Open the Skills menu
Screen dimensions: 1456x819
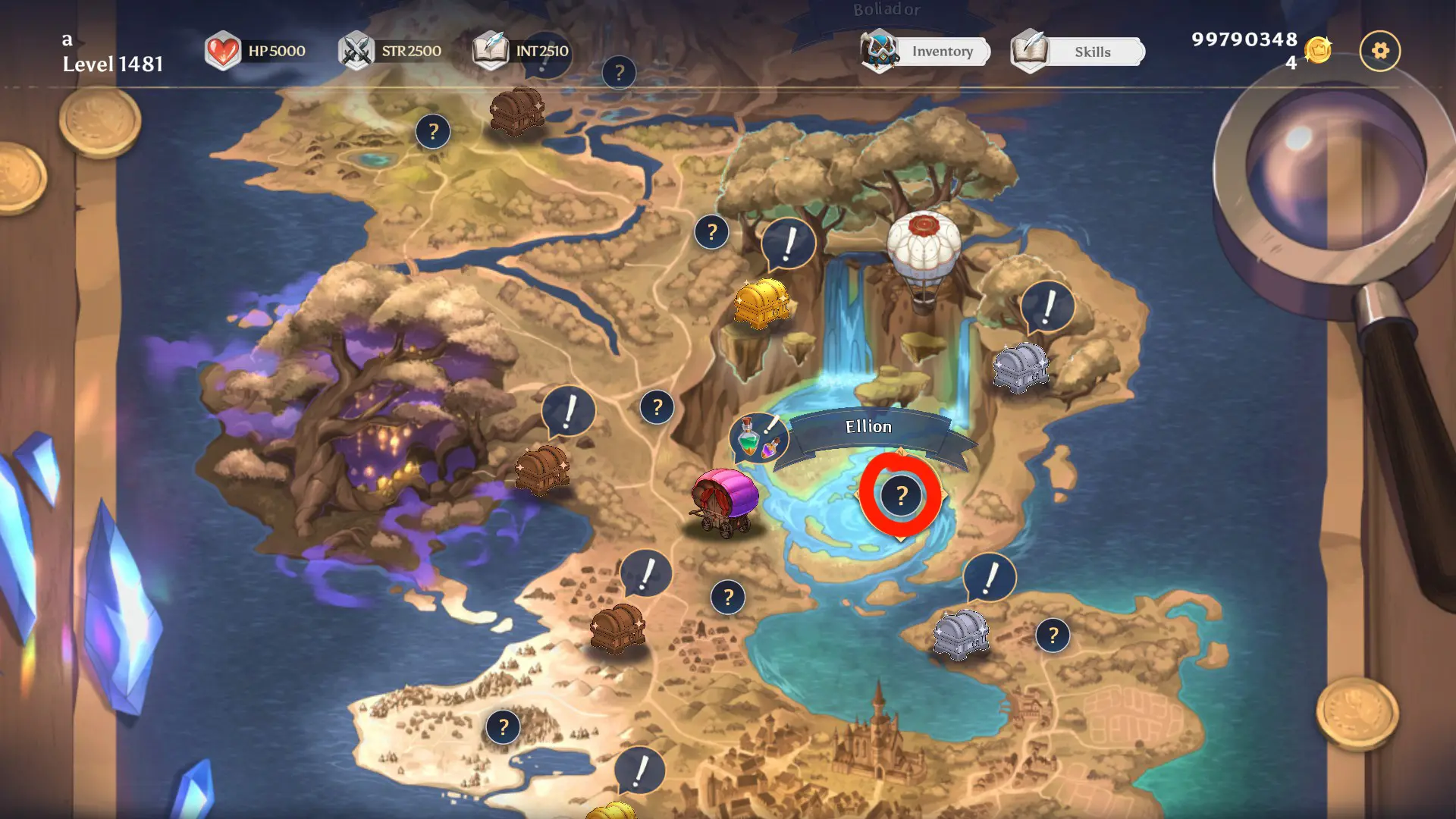point(1078,52)
